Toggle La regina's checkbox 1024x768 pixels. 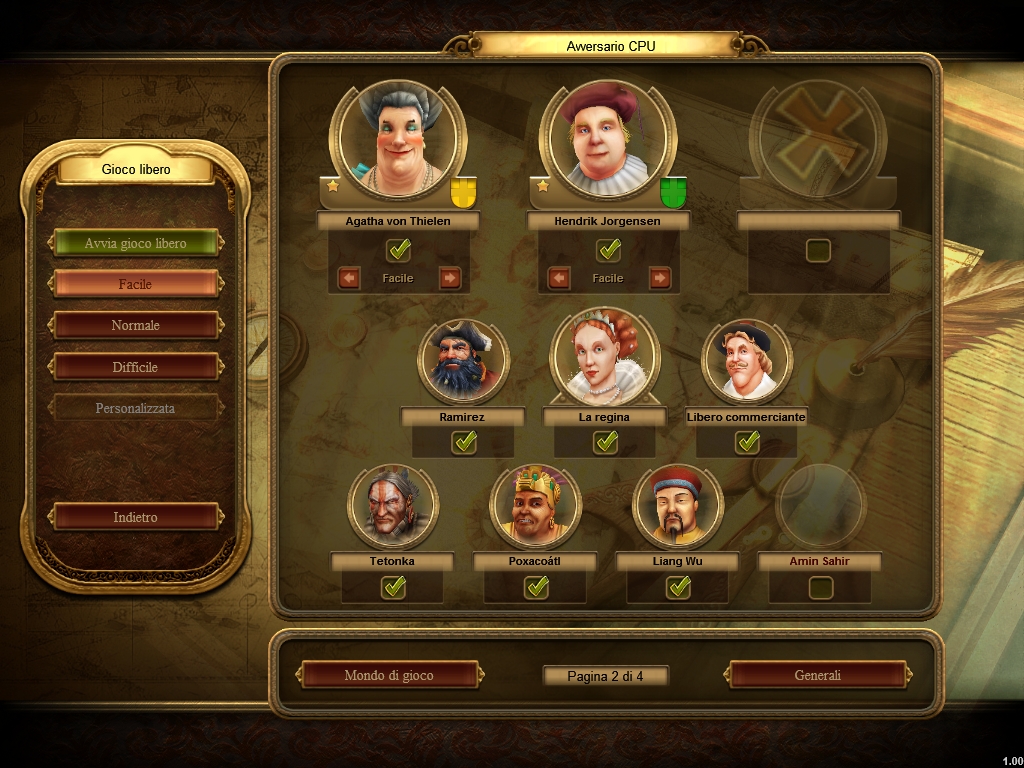(x=605, y=442)
